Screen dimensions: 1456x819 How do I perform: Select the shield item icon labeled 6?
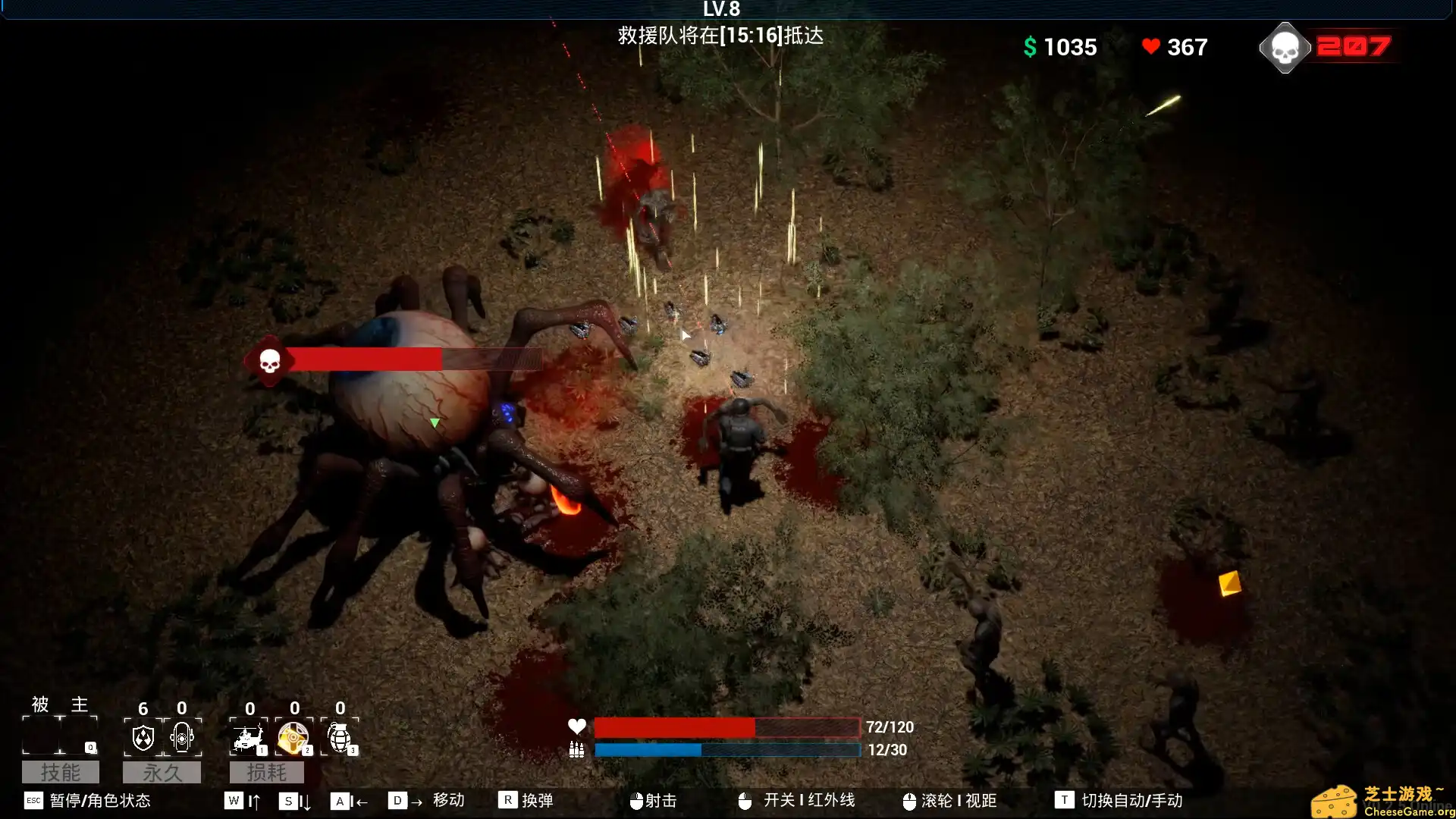[144, 737]
